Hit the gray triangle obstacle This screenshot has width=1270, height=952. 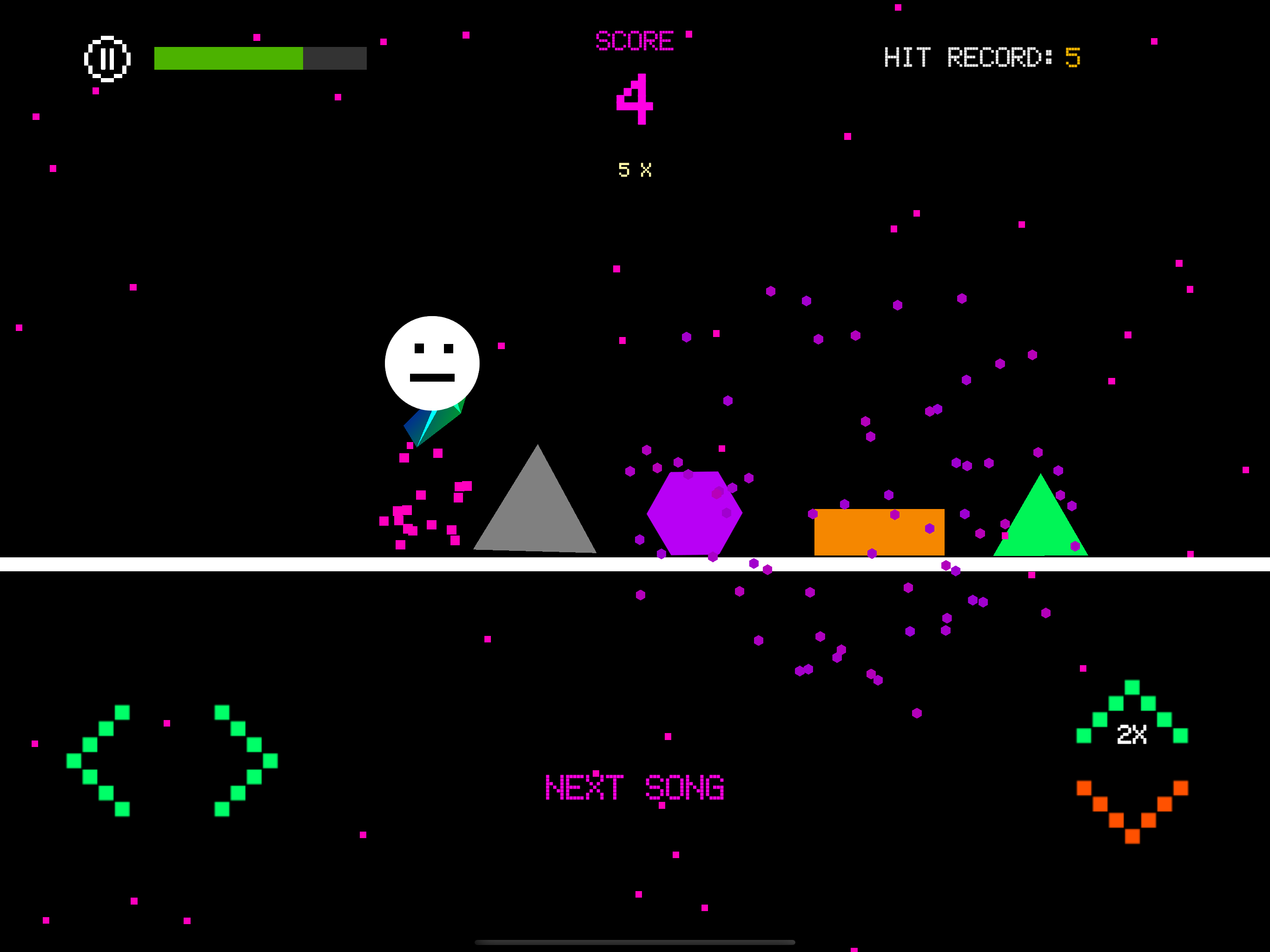pyautogui.click(x=537, y=522)
